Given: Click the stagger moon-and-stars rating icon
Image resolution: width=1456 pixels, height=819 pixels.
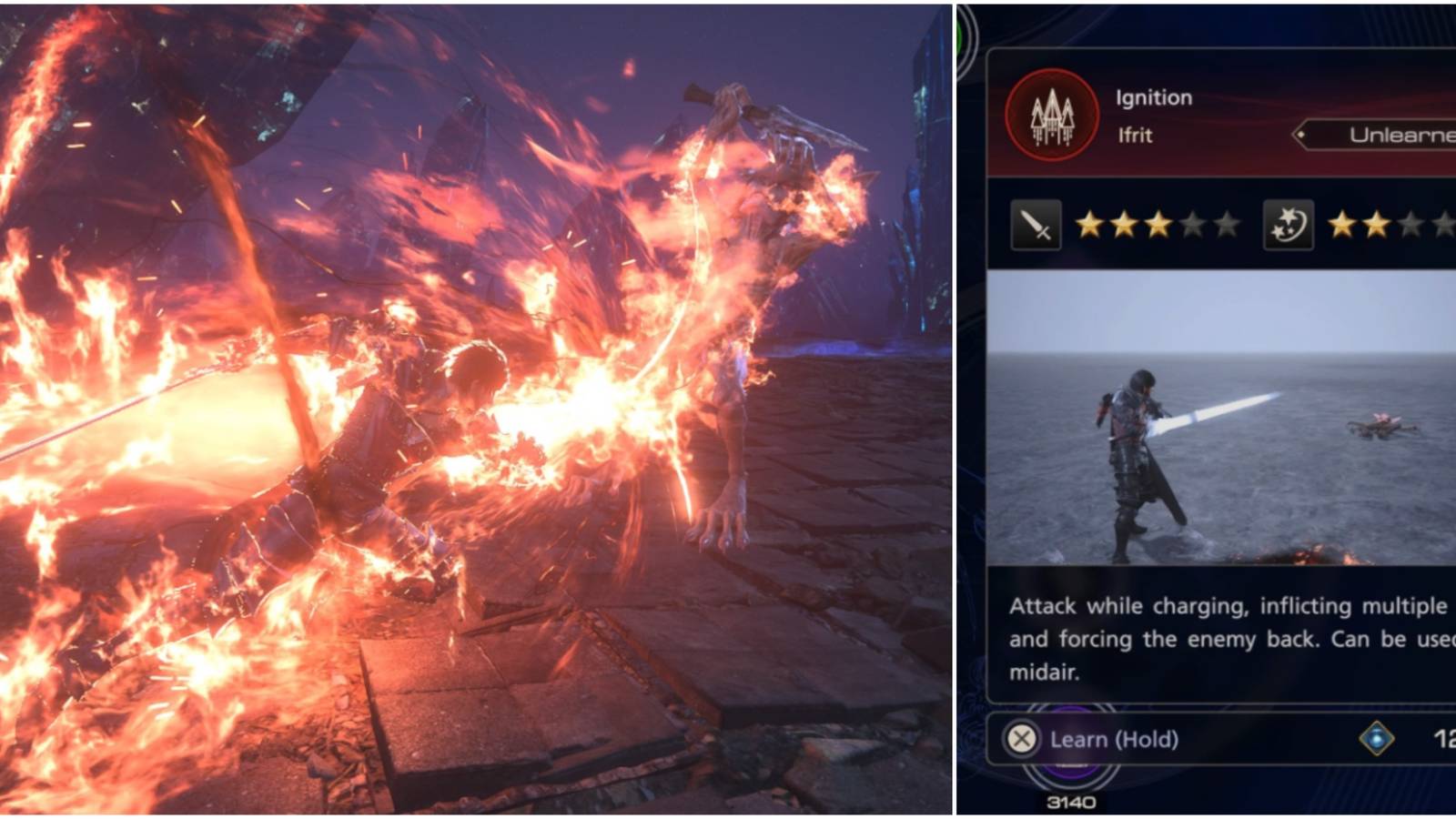Looking at the screenshot, I should coord(1289,226).
